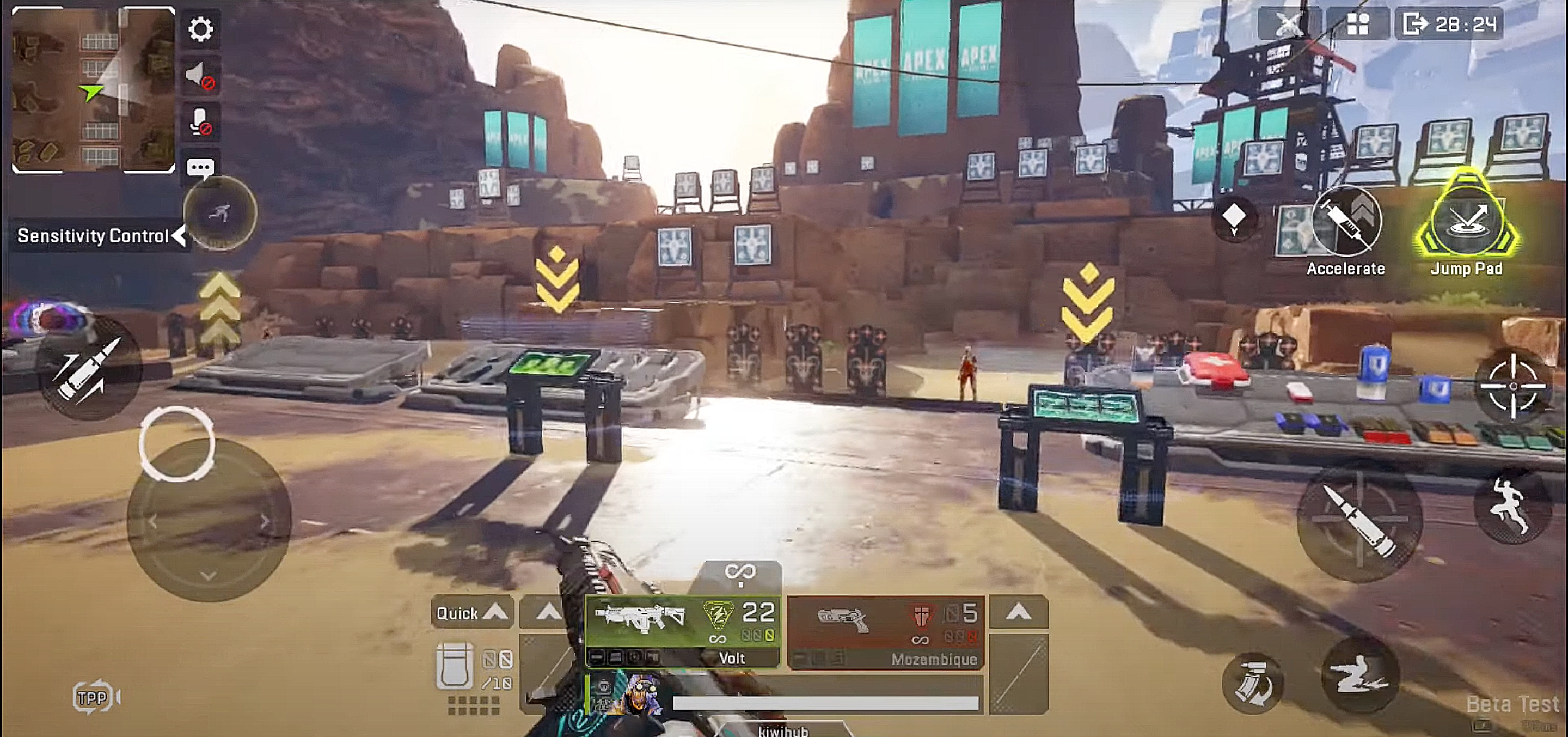This screenshot has height=737, width=1568.
Task: Select the Volt weapon slot
Action: (682, 630)
